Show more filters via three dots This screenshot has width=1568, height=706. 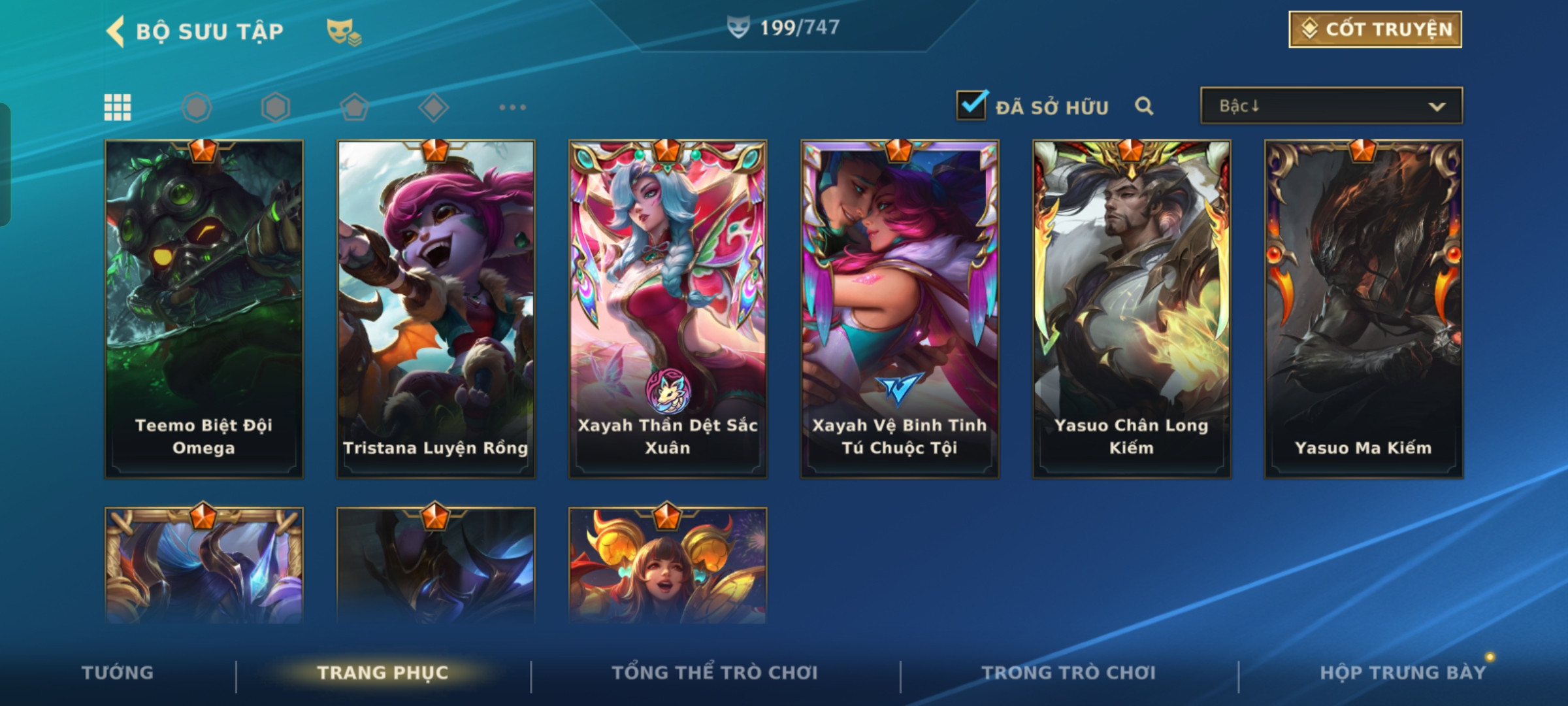pos(512,107)
